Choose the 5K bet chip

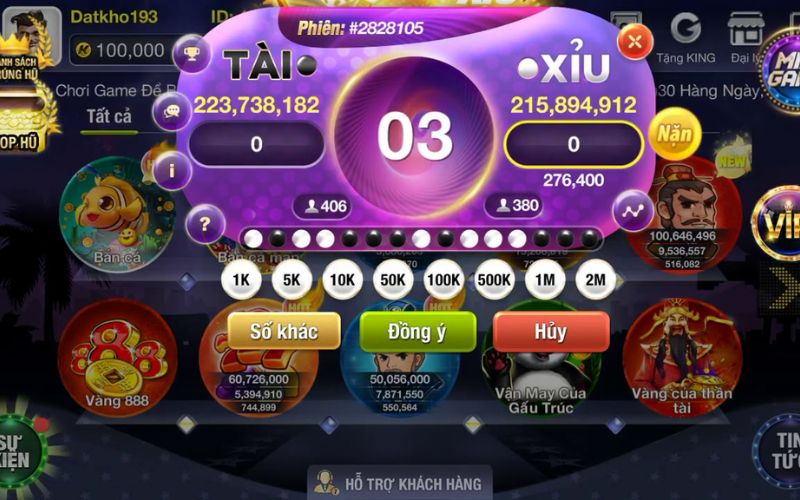tap(291, 280)
